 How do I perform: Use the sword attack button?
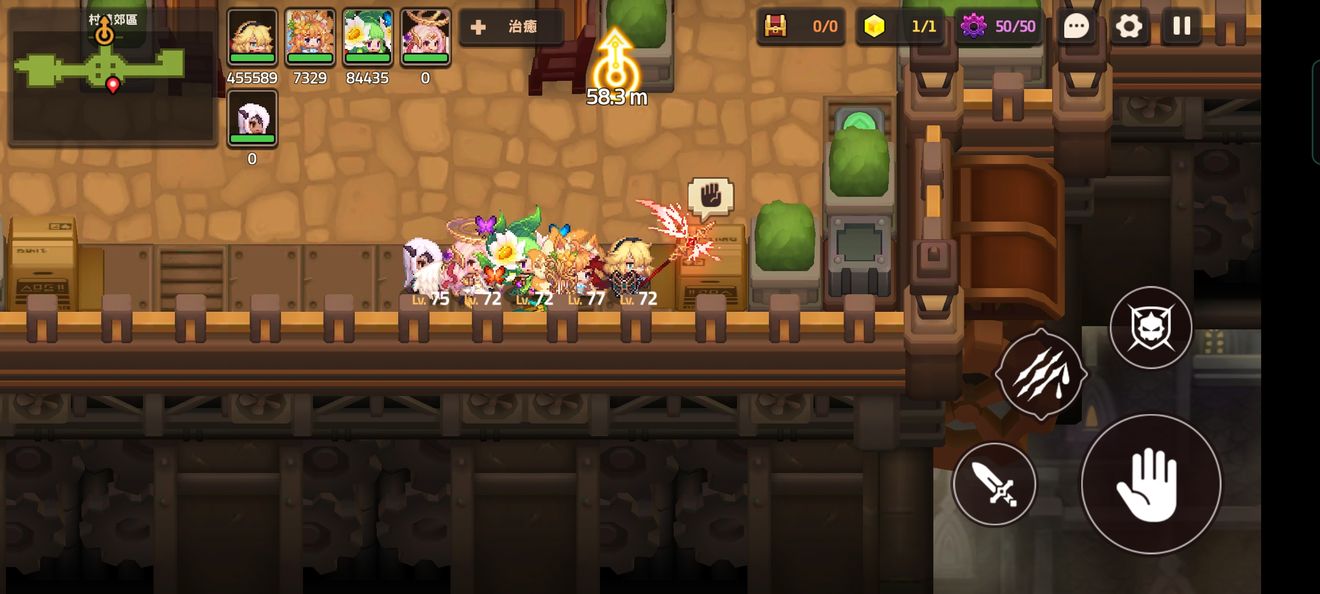[994, 484]
